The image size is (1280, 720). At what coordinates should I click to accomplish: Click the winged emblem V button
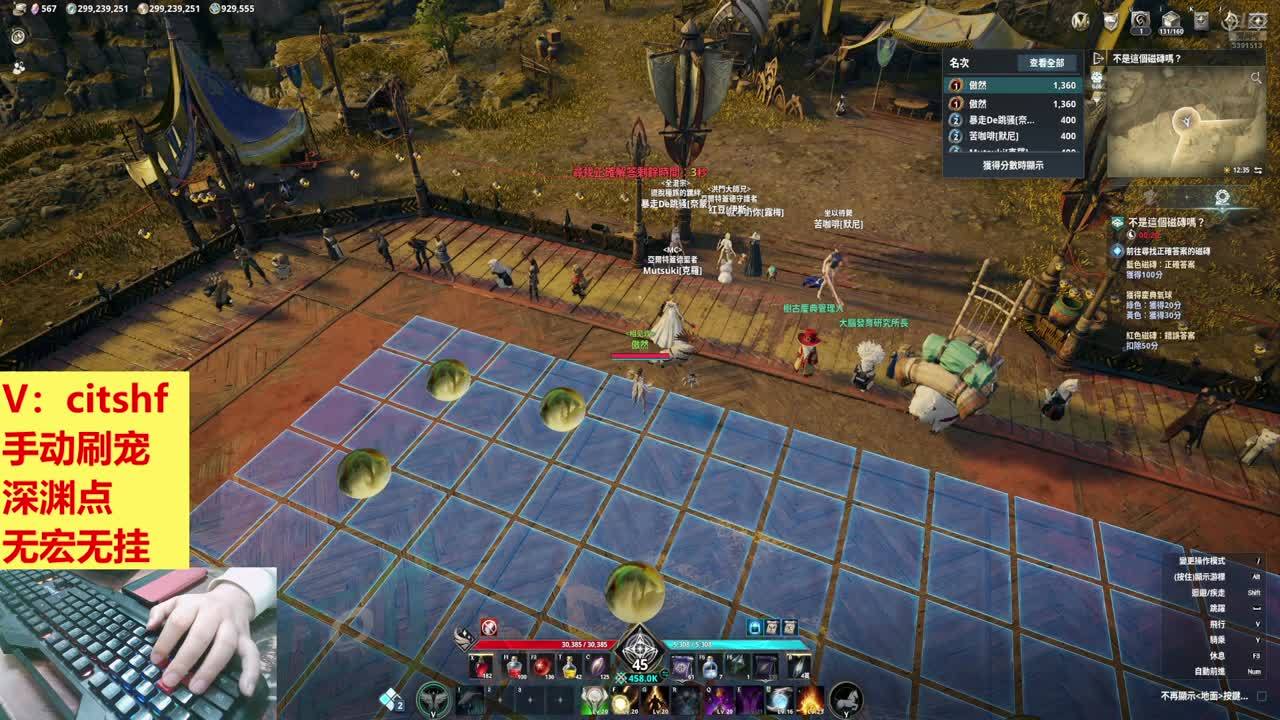tap(432, 697)
